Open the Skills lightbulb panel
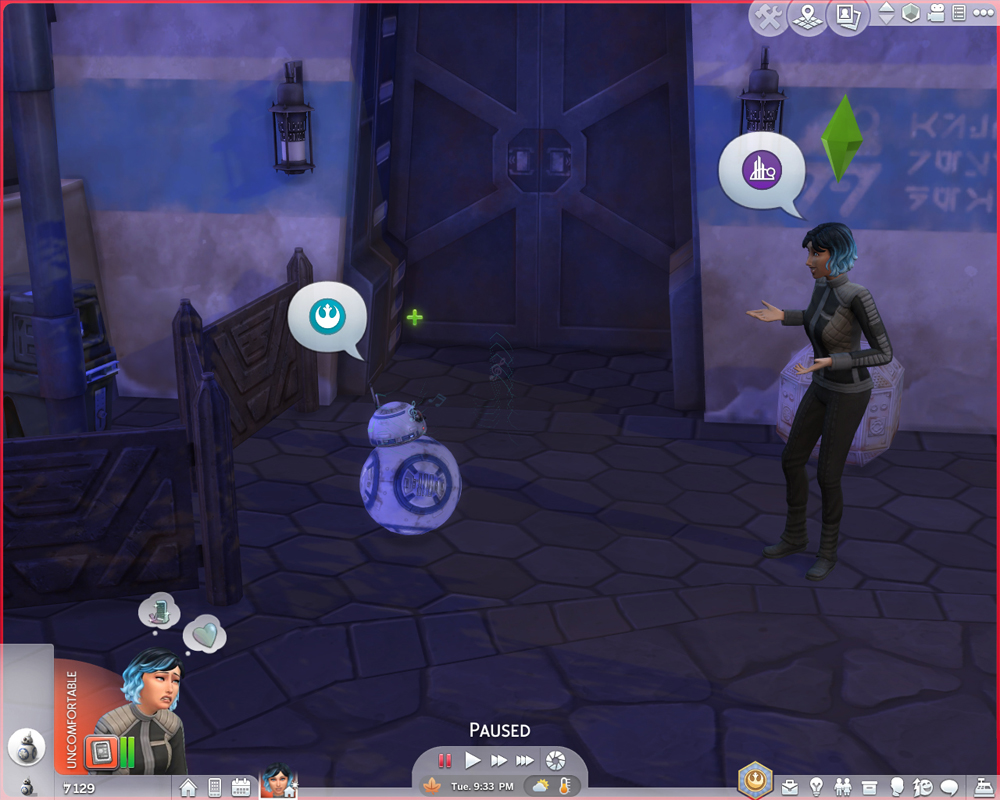The height and width of the screenshot is (800, 1000). 817,787
